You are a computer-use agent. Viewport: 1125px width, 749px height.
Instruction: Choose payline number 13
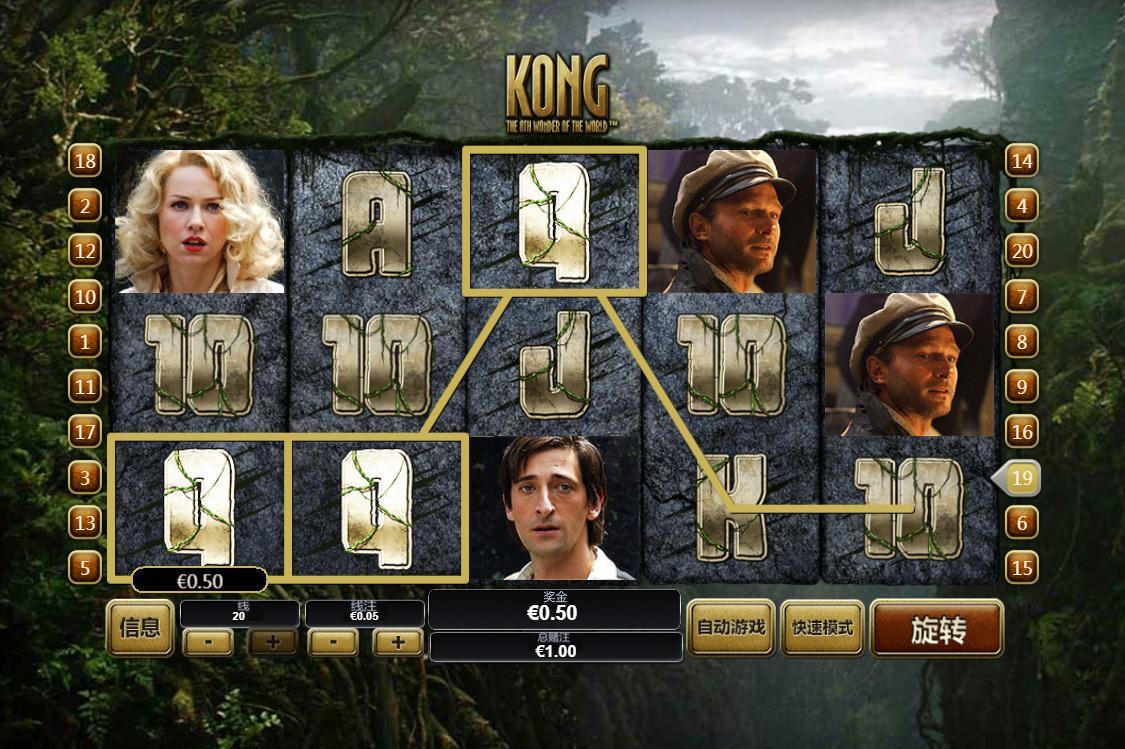[85, 522]
